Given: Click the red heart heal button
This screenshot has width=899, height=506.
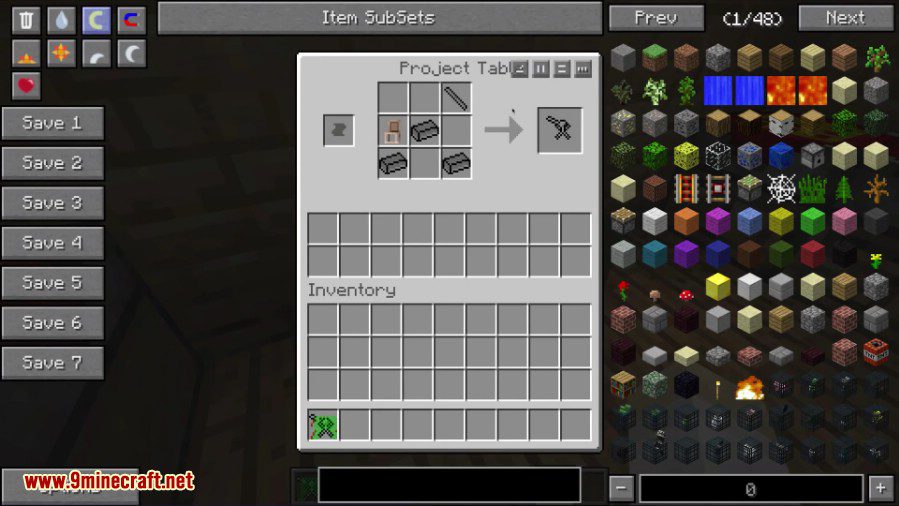Looking at the screenshot, I should click(27, 86).
